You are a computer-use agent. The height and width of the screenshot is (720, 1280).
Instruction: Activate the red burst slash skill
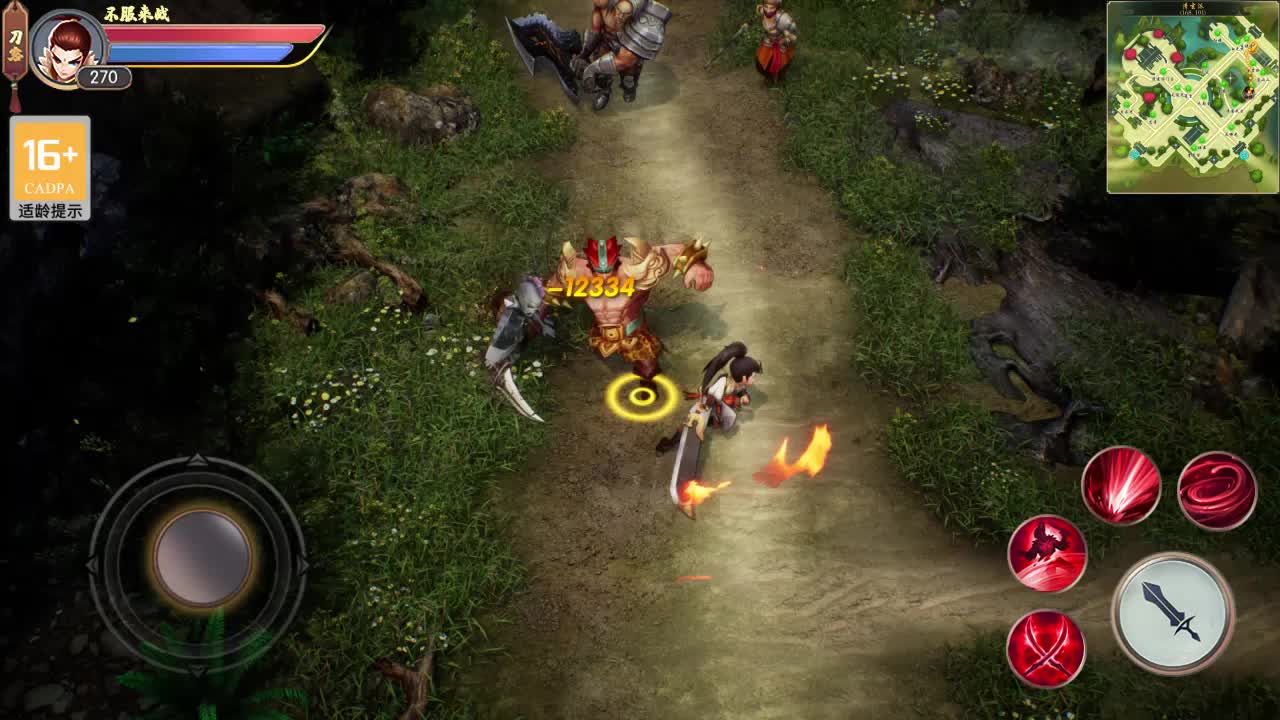point(1120,486)
